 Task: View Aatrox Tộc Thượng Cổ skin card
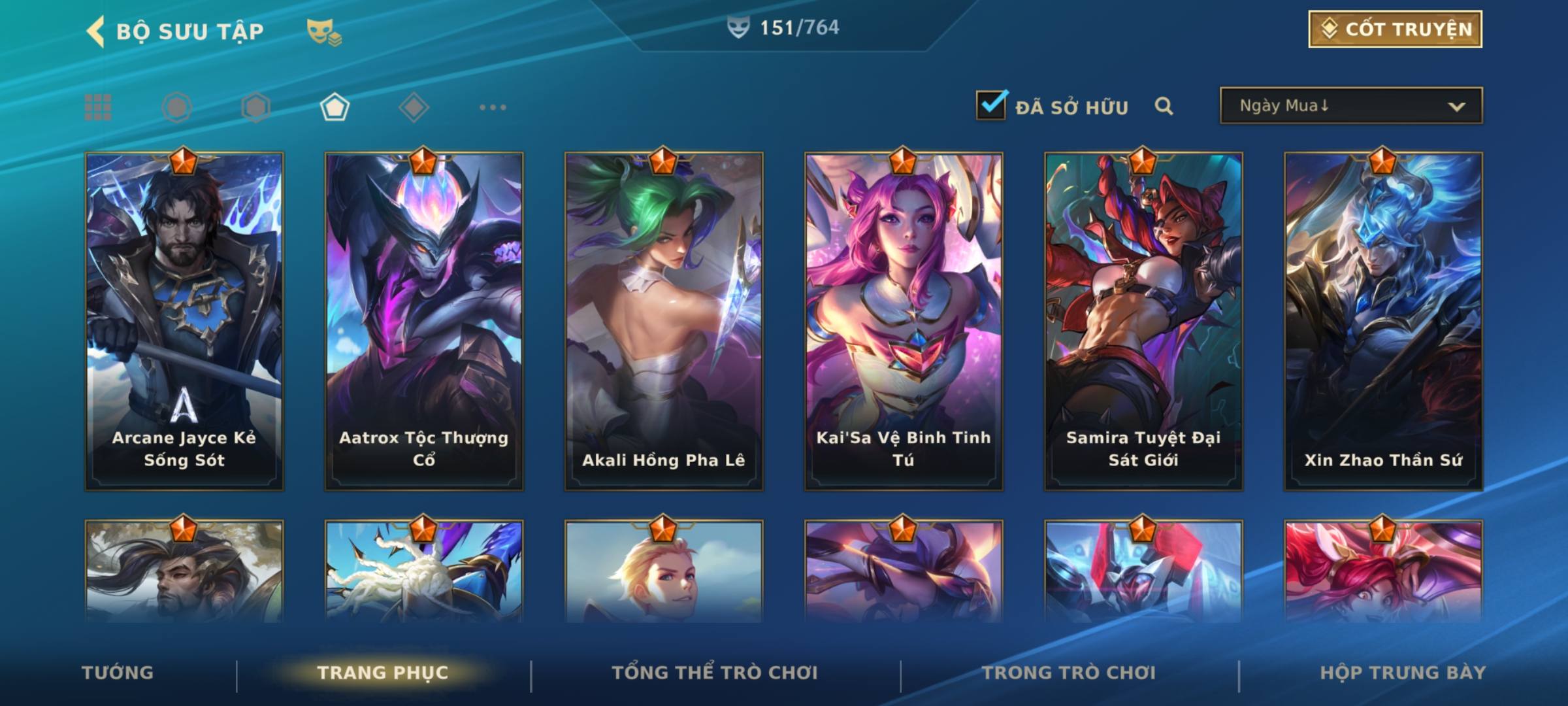tap(424, 320)
